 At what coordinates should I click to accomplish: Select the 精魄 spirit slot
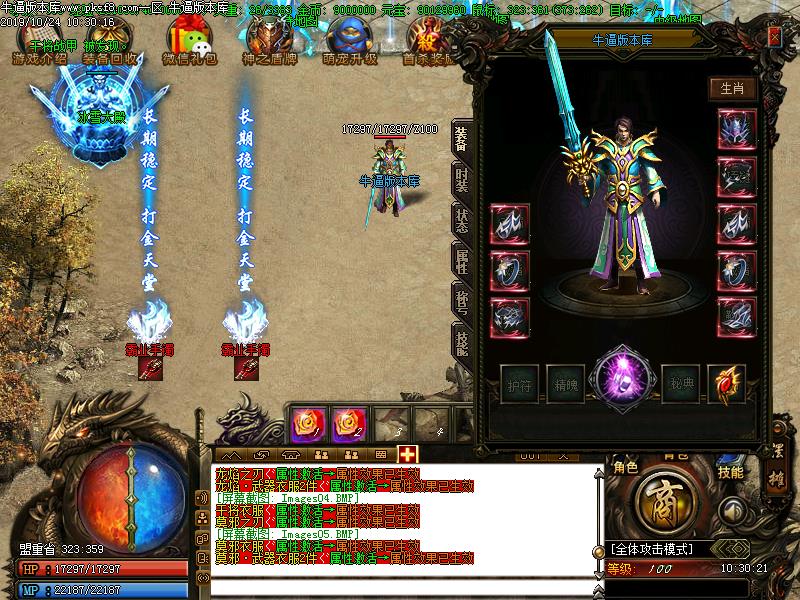point(566,382)
